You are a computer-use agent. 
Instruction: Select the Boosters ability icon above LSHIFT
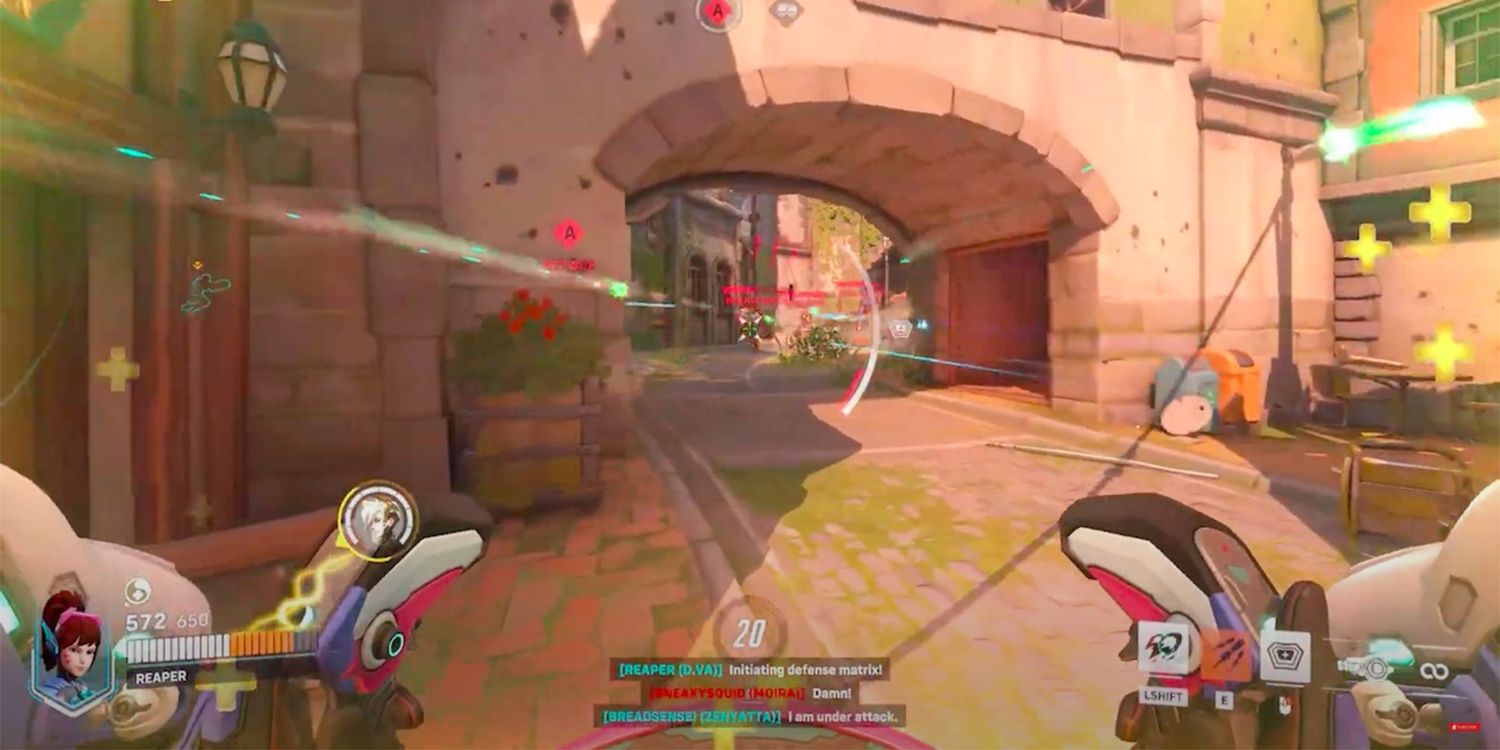click(1163, 650)
